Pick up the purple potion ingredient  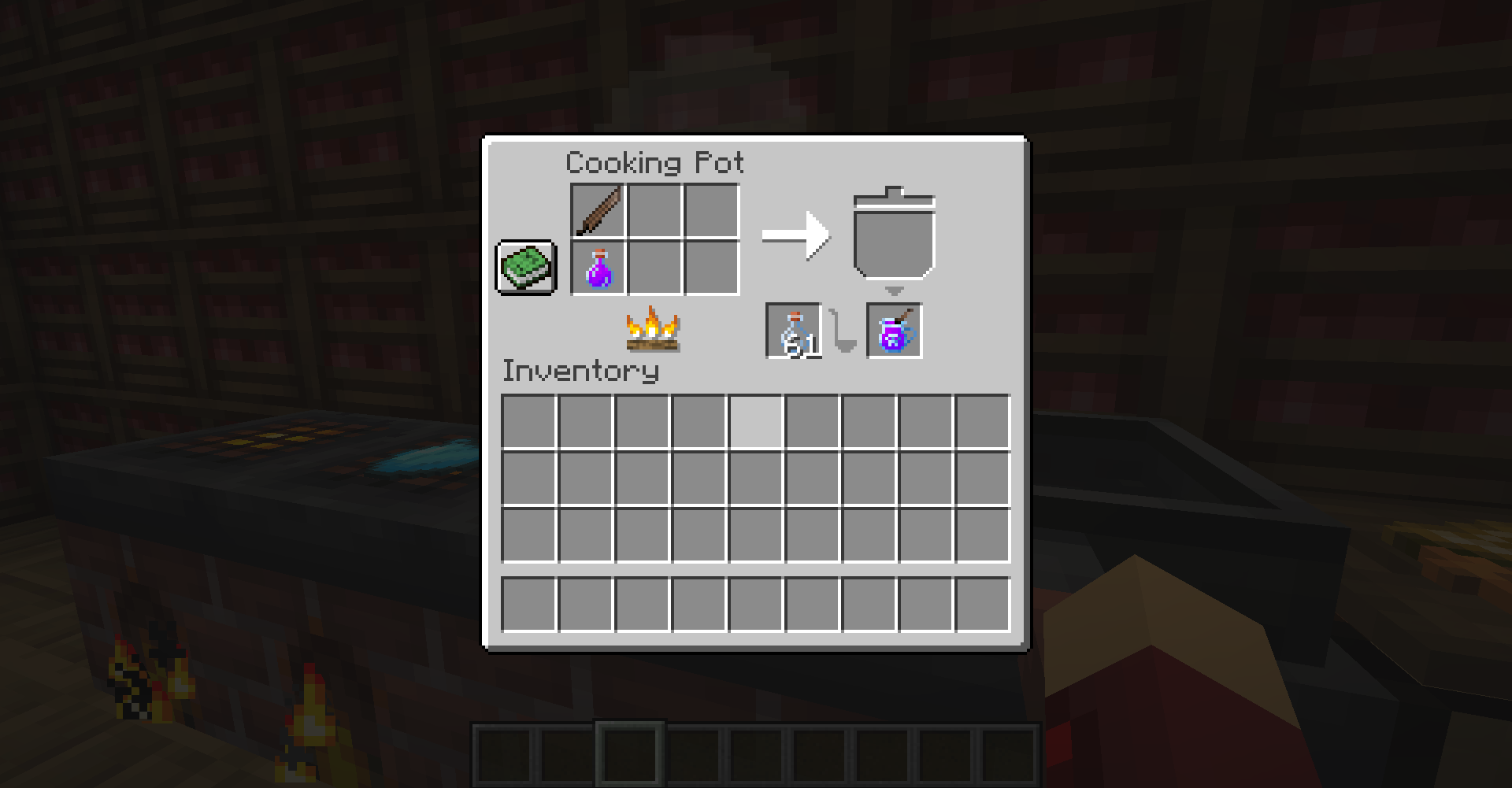point(596,267)
